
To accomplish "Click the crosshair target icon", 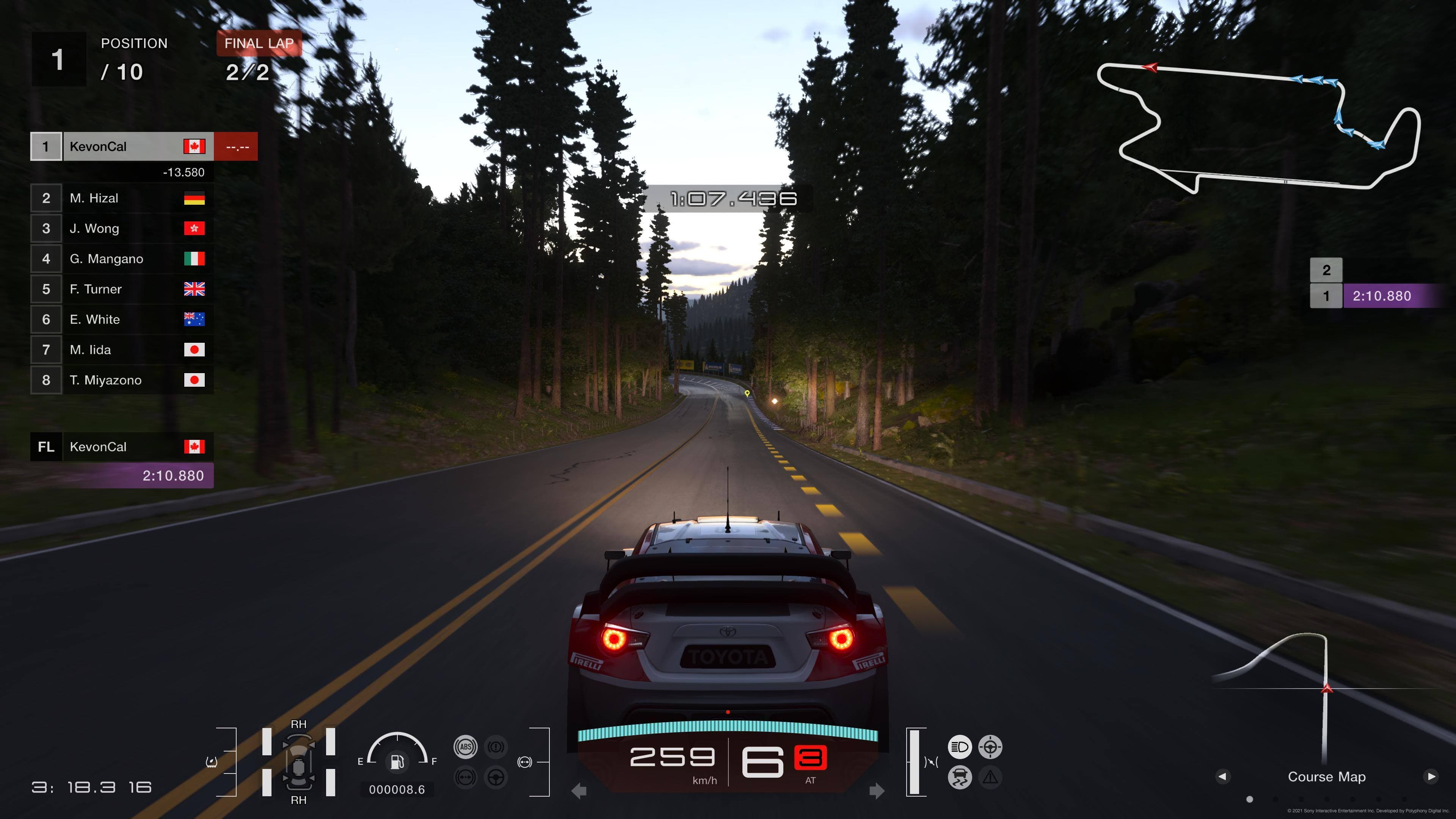I will [990, 747].
